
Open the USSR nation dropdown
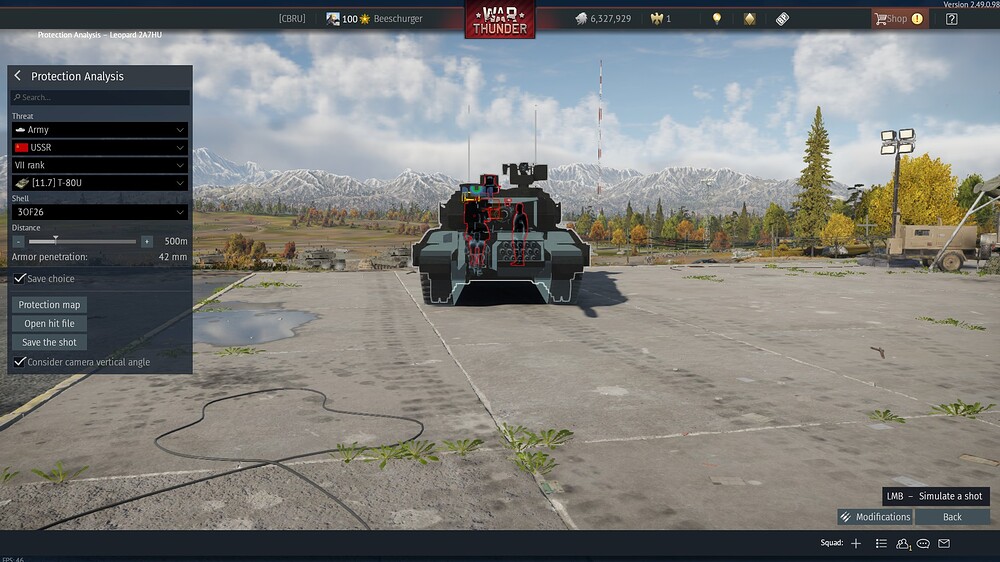pyautogui.click(x=99, y=147)
